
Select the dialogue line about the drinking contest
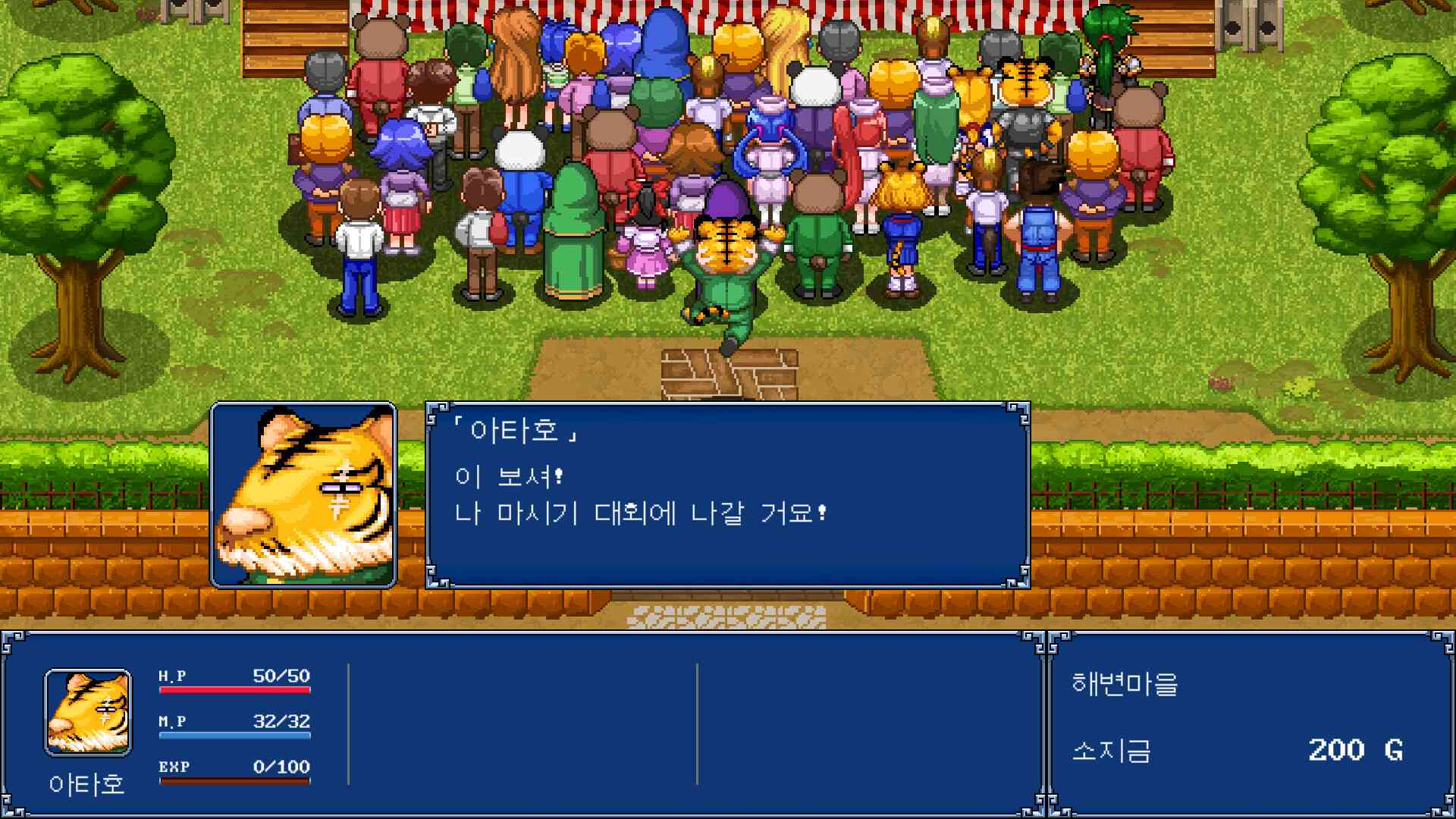pos(641,513)
